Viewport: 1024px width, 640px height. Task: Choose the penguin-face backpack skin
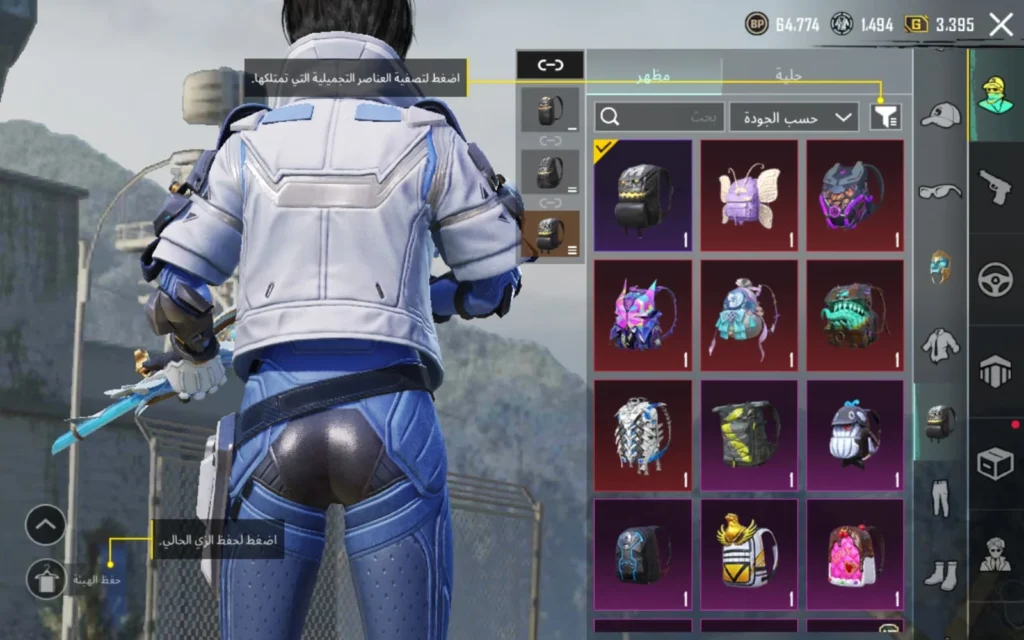pyautogui.click(x=855, y=435)
